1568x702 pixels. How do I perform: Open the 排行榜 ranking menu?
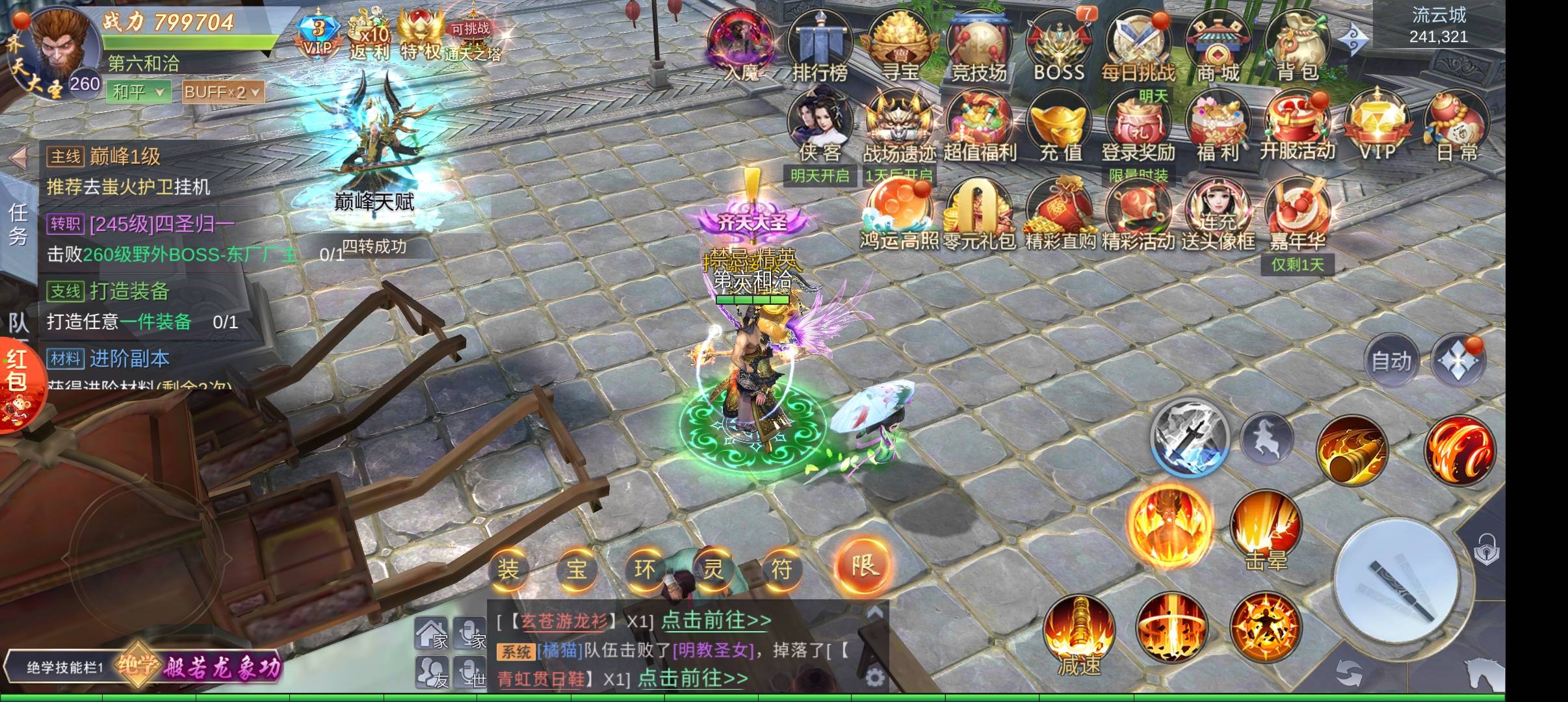[820, 45]
